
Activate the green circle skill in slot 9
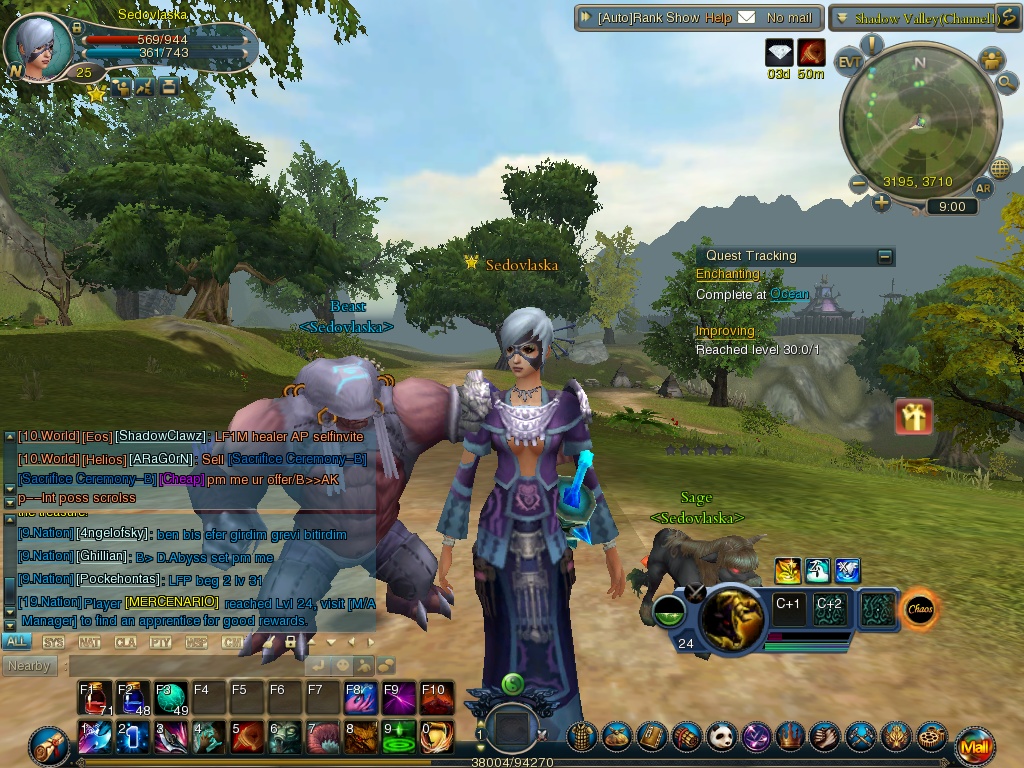pos(400,738)
